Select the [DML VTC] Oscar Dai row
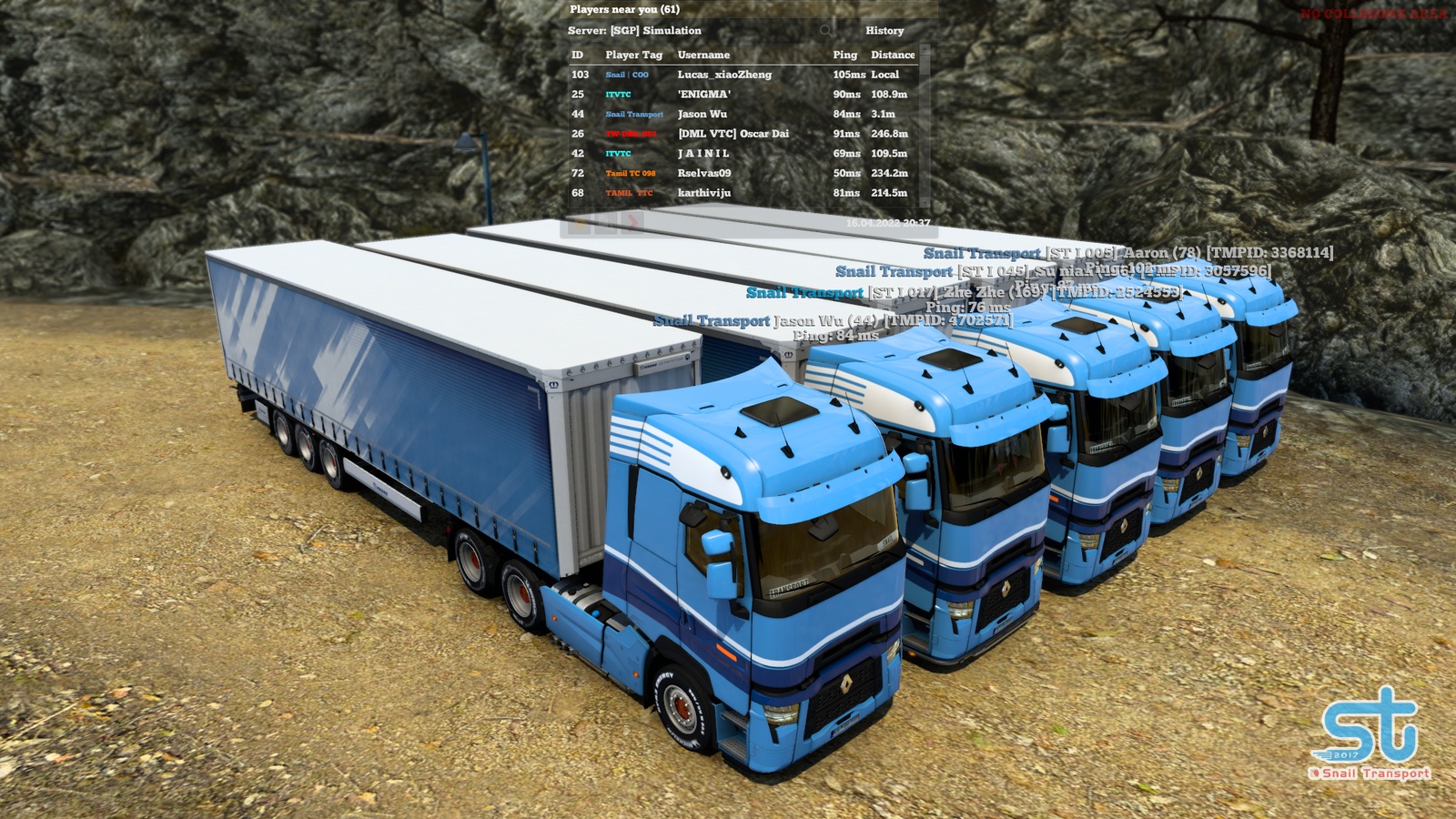 [x=733, y=134]
